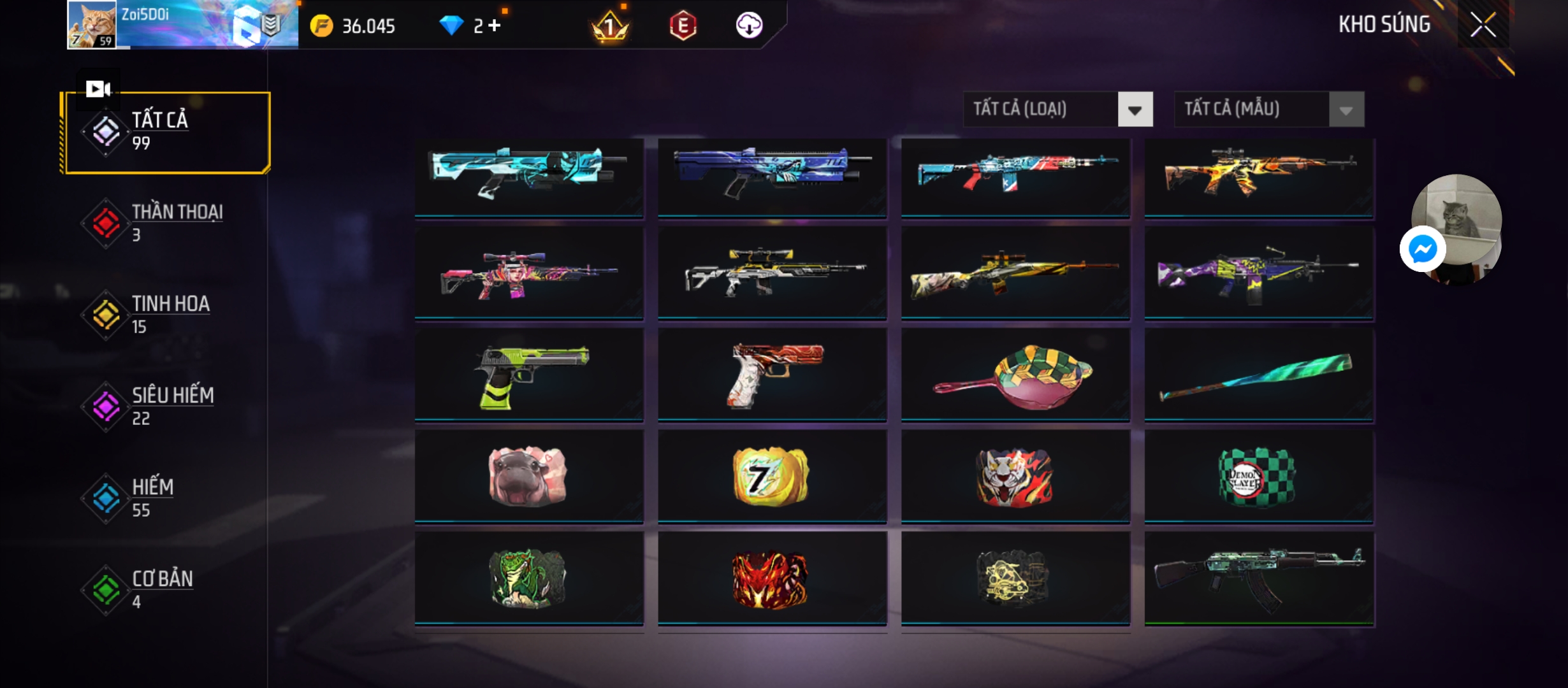Pick the tiger gloo wall skin
This screenshot has height=688, width=1568.
(1015, 477)
